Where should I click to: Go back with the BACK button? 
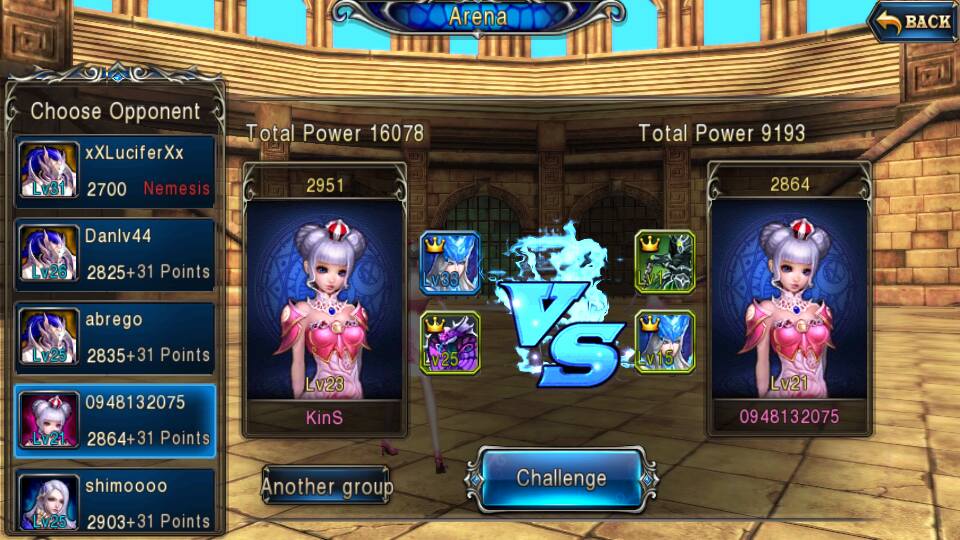pyautogui.click(x=913, y=21)
